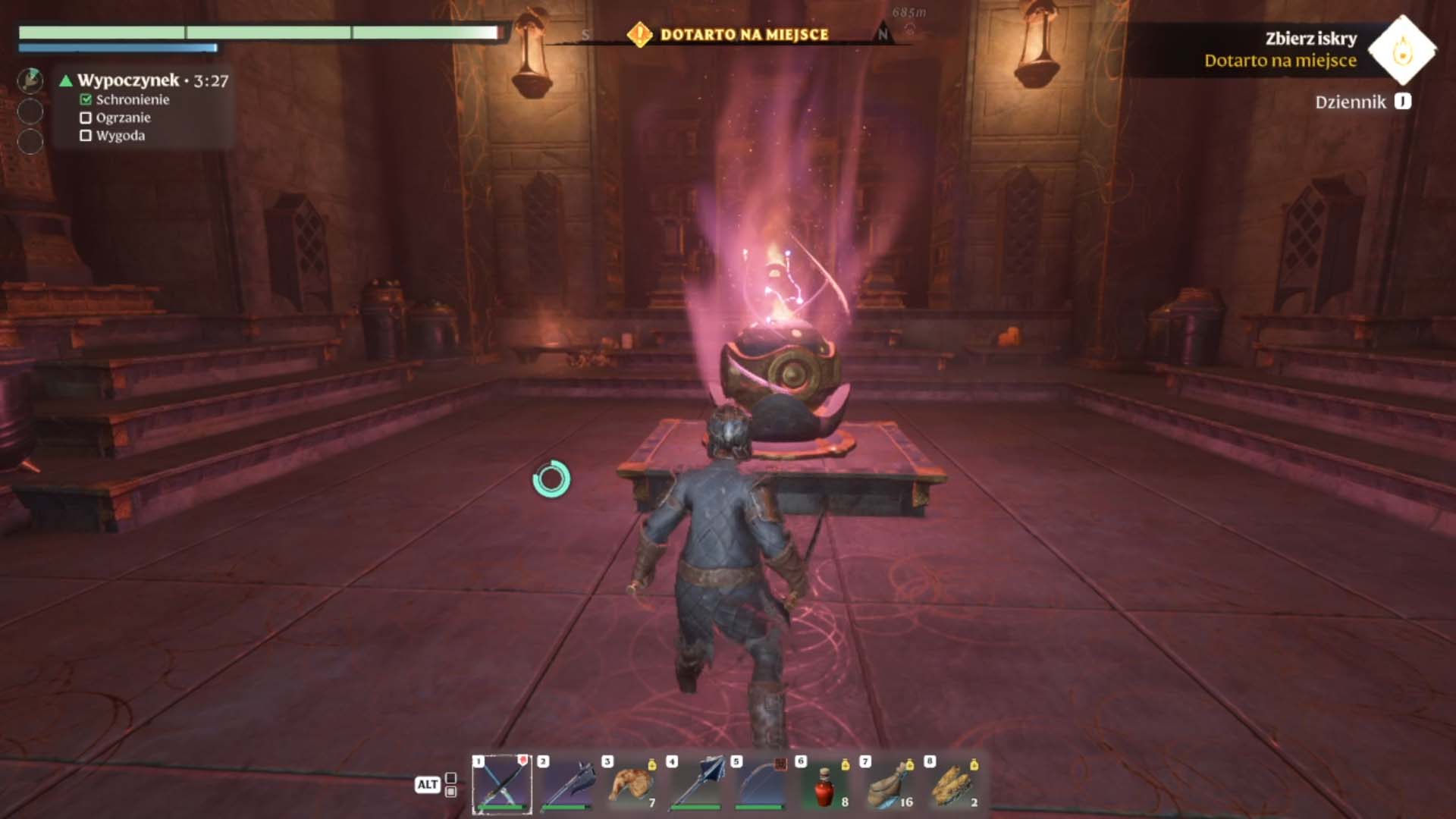The height and width of the screenshot is (819, 1456).
Task: Equip the axe in hotbar slot 2
Action: [x=567, y=784]
